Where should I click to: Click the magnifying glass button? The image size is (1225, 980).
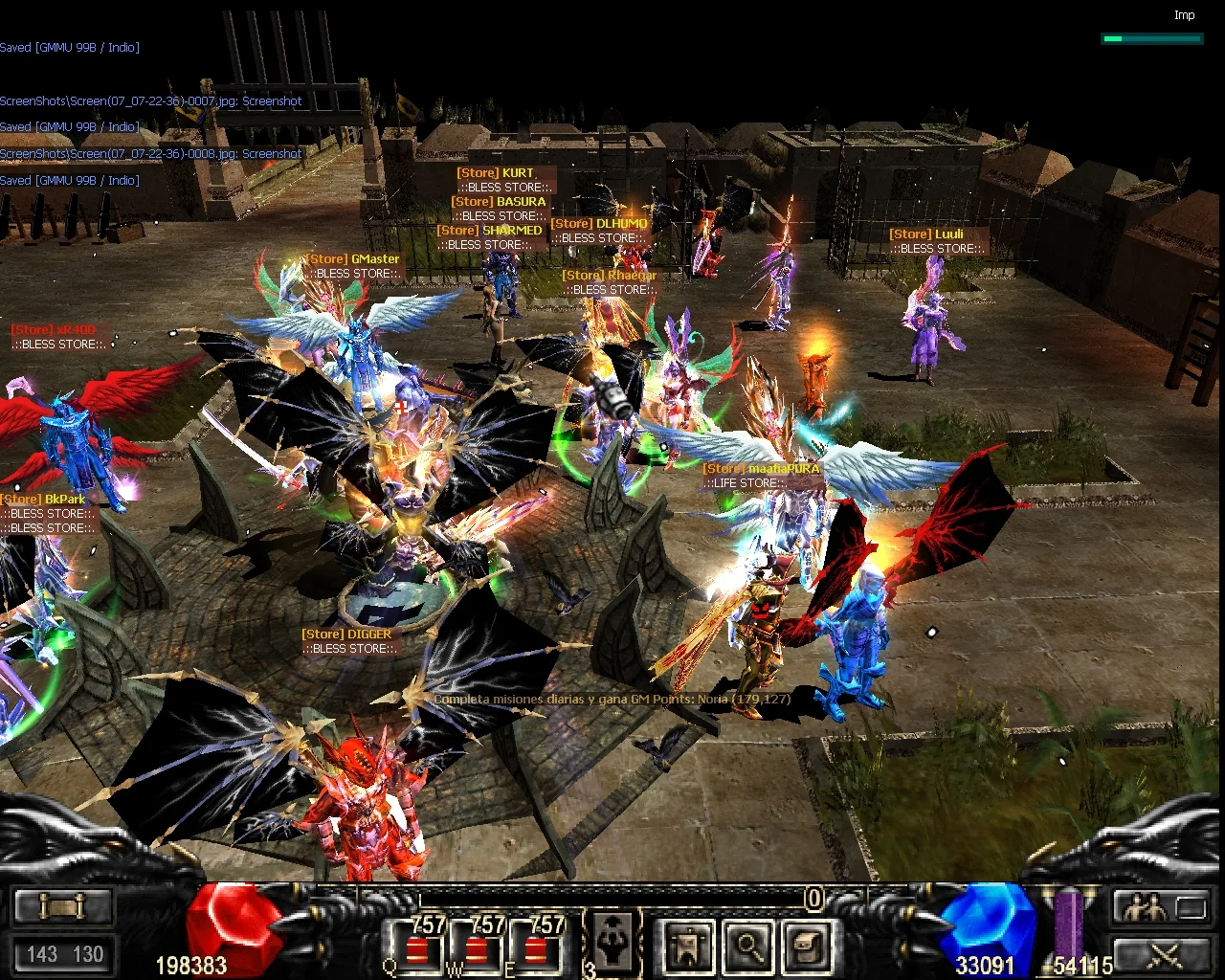click(747, 946)
